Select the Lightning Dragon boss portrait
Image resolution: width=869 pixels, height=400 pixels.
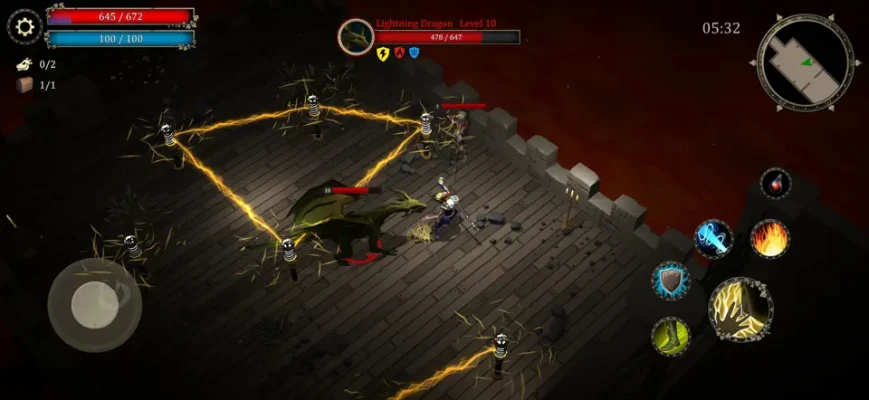coord(355,37)
